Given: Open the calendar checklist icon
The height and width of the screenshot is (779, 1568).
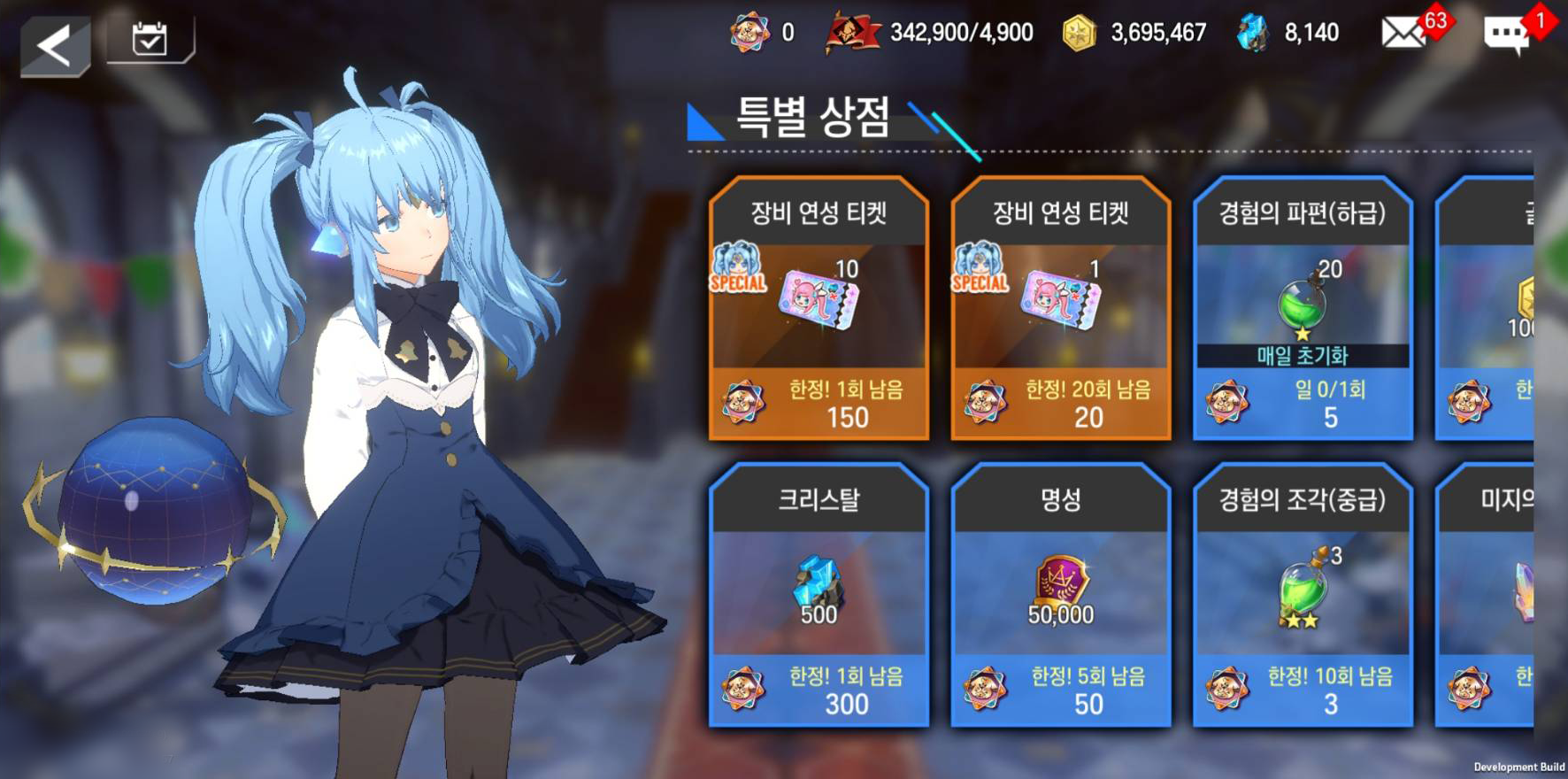Looking at the screenshot, I should 150,39.
